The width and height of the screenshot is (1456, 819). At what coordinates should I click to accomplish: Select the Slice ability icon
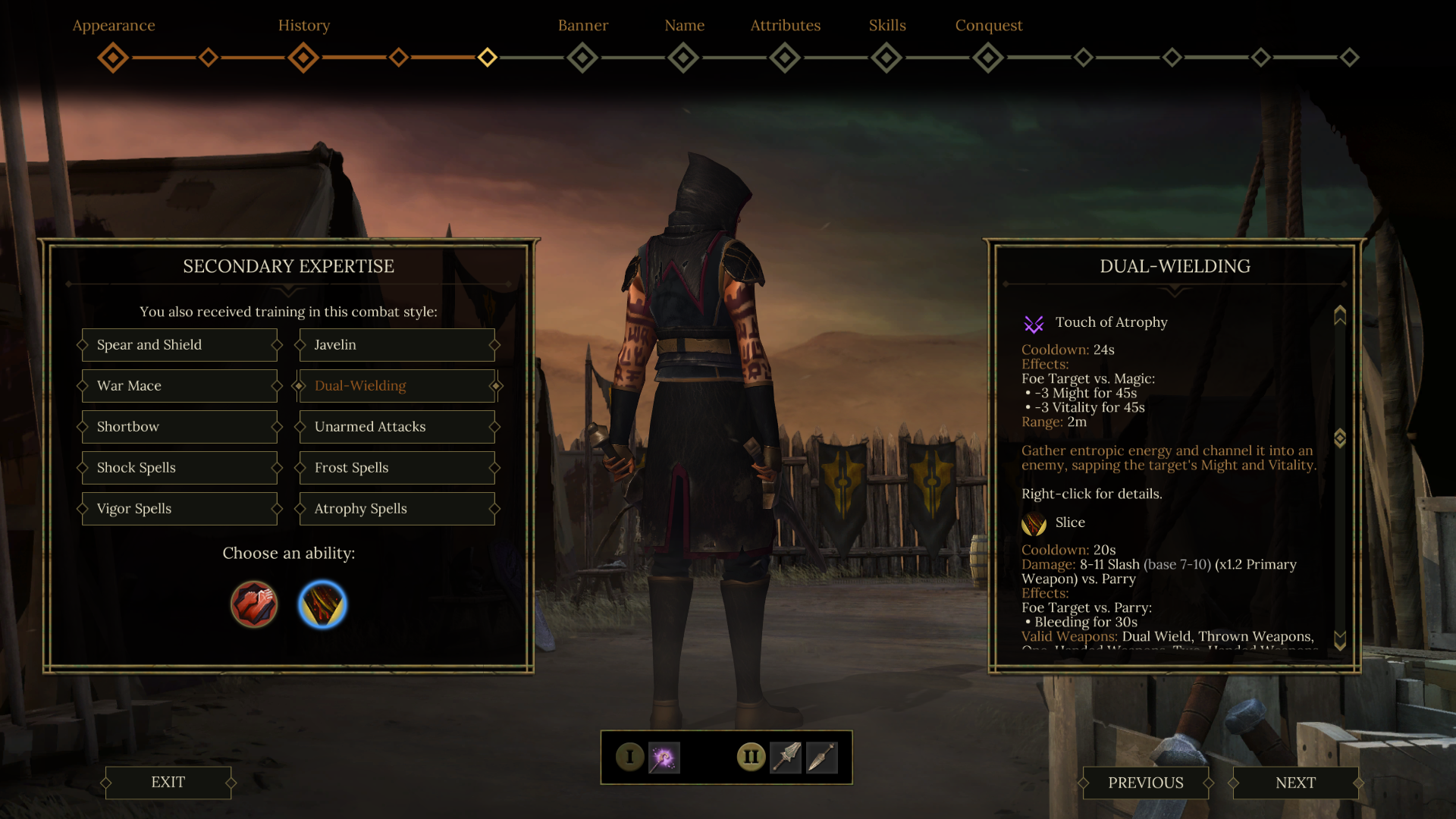[322, 604]
